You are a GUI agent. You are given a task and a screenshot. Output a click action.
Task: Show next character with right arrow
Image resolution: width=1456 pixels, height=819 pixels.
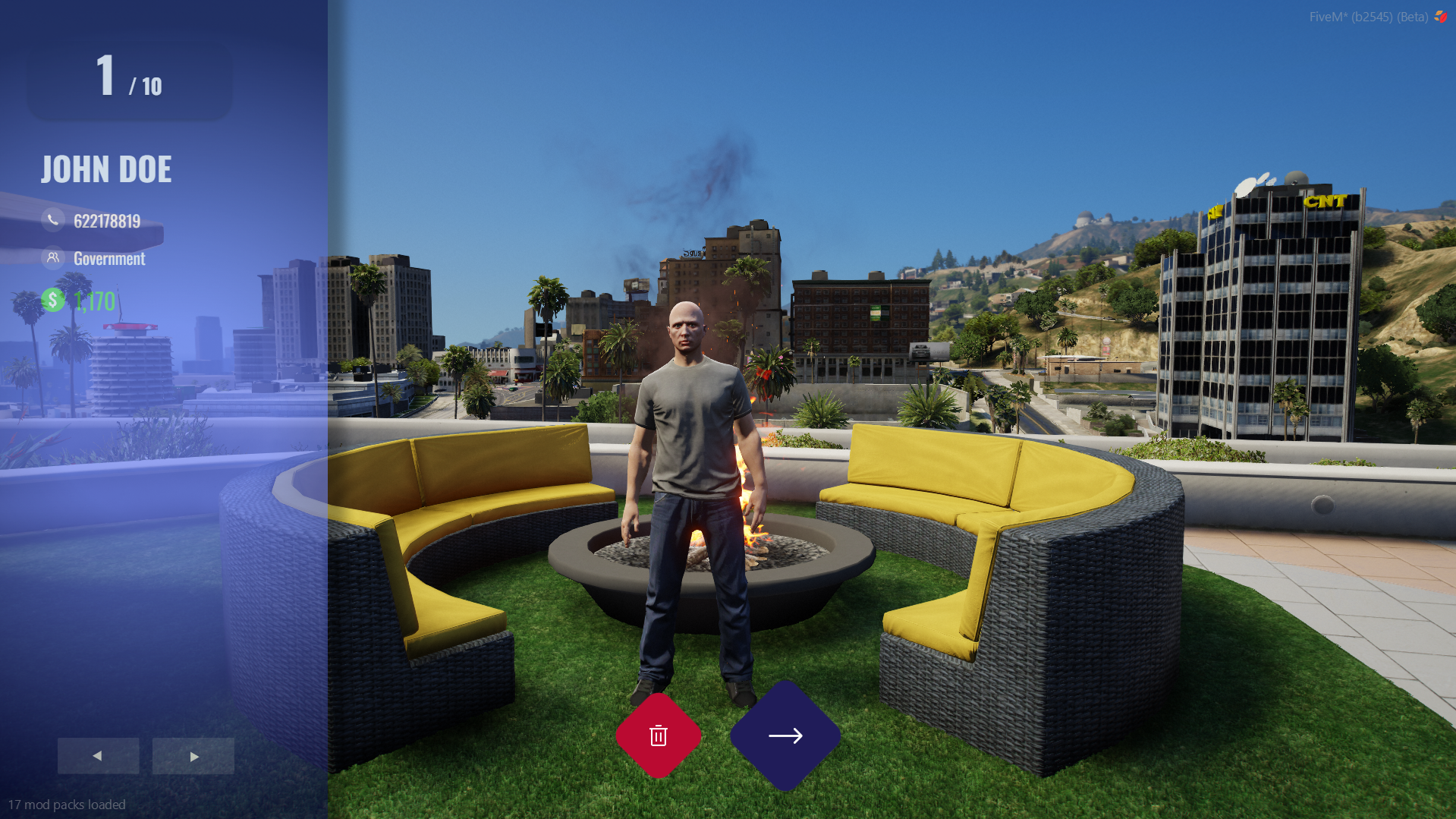pos(193,756)
